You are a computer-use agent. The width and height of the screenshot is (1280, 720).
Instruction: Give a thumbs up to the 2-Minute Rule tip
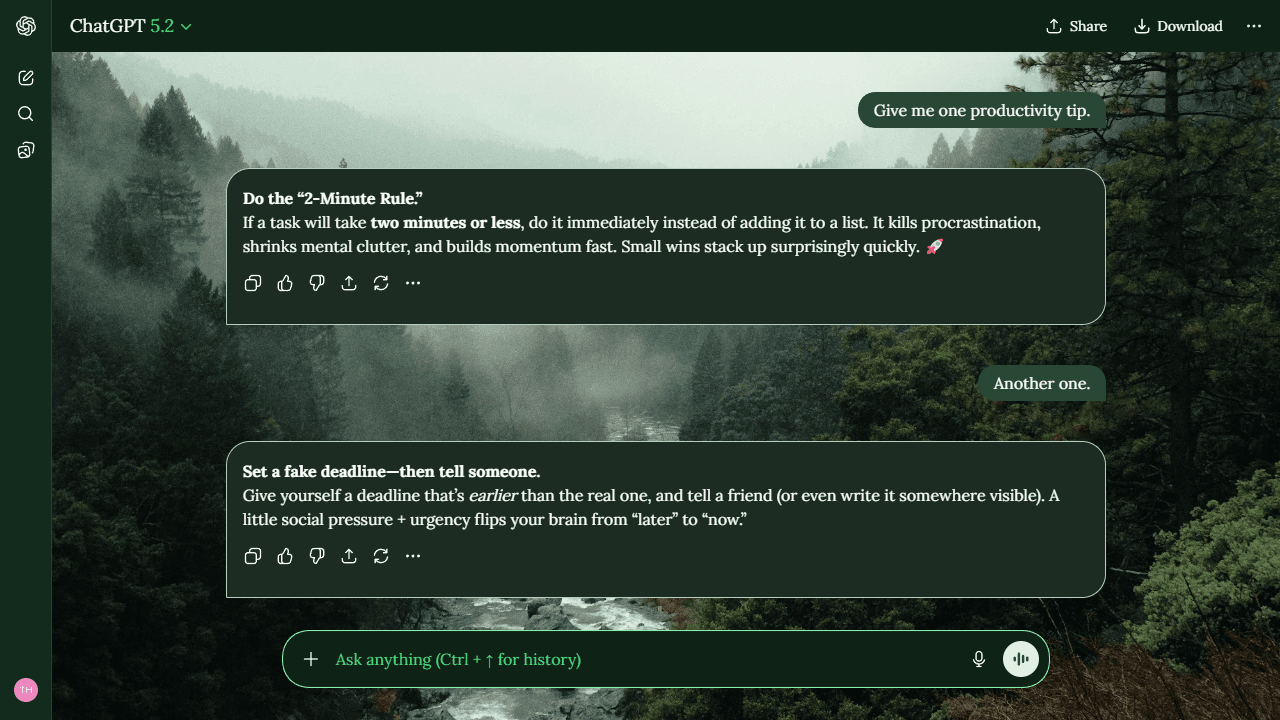pyautogui.click(x=285, y=283)
